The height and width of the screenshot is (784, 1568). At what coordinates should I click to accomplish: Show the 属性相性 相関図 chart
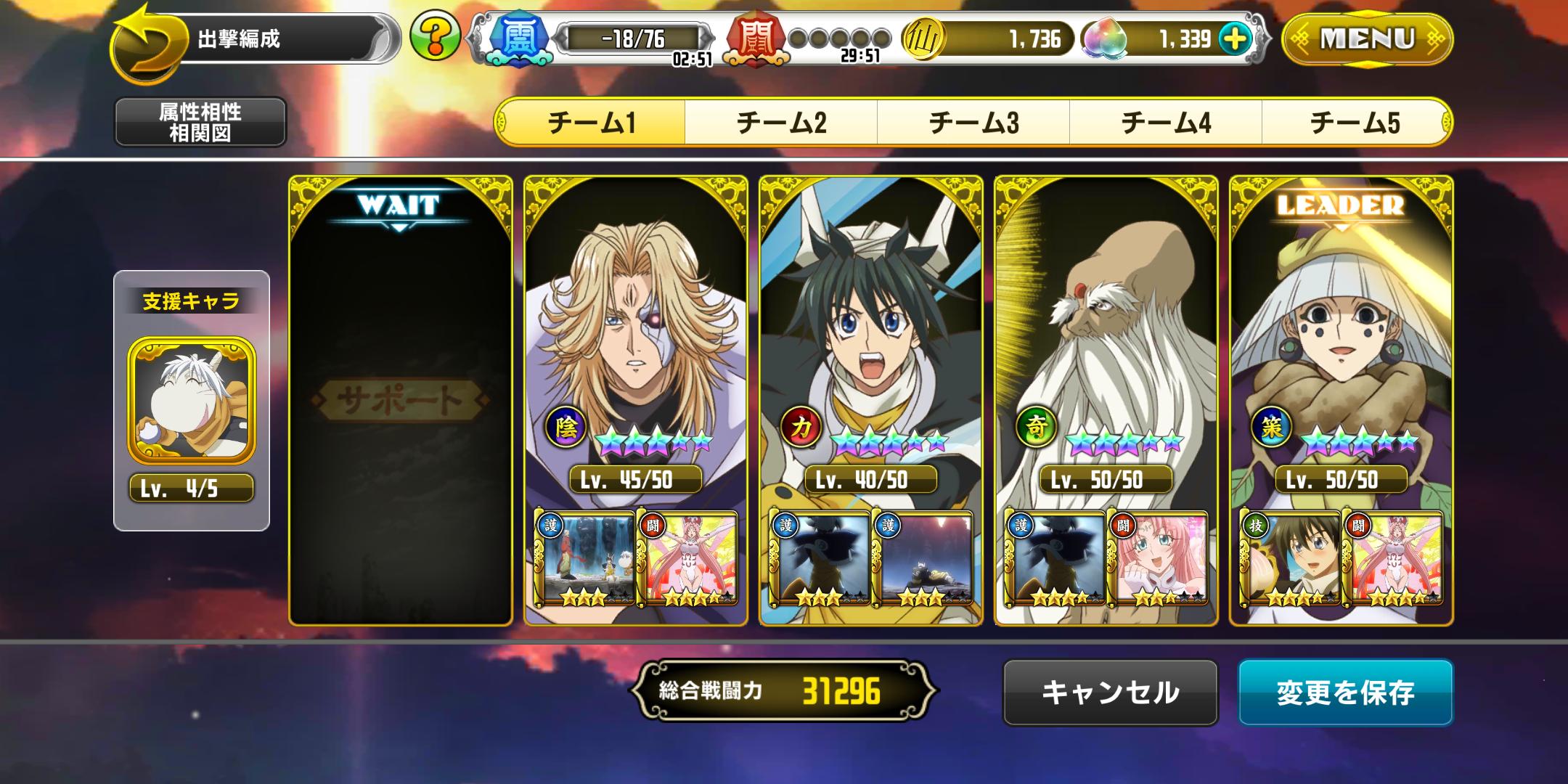point(200,122)
